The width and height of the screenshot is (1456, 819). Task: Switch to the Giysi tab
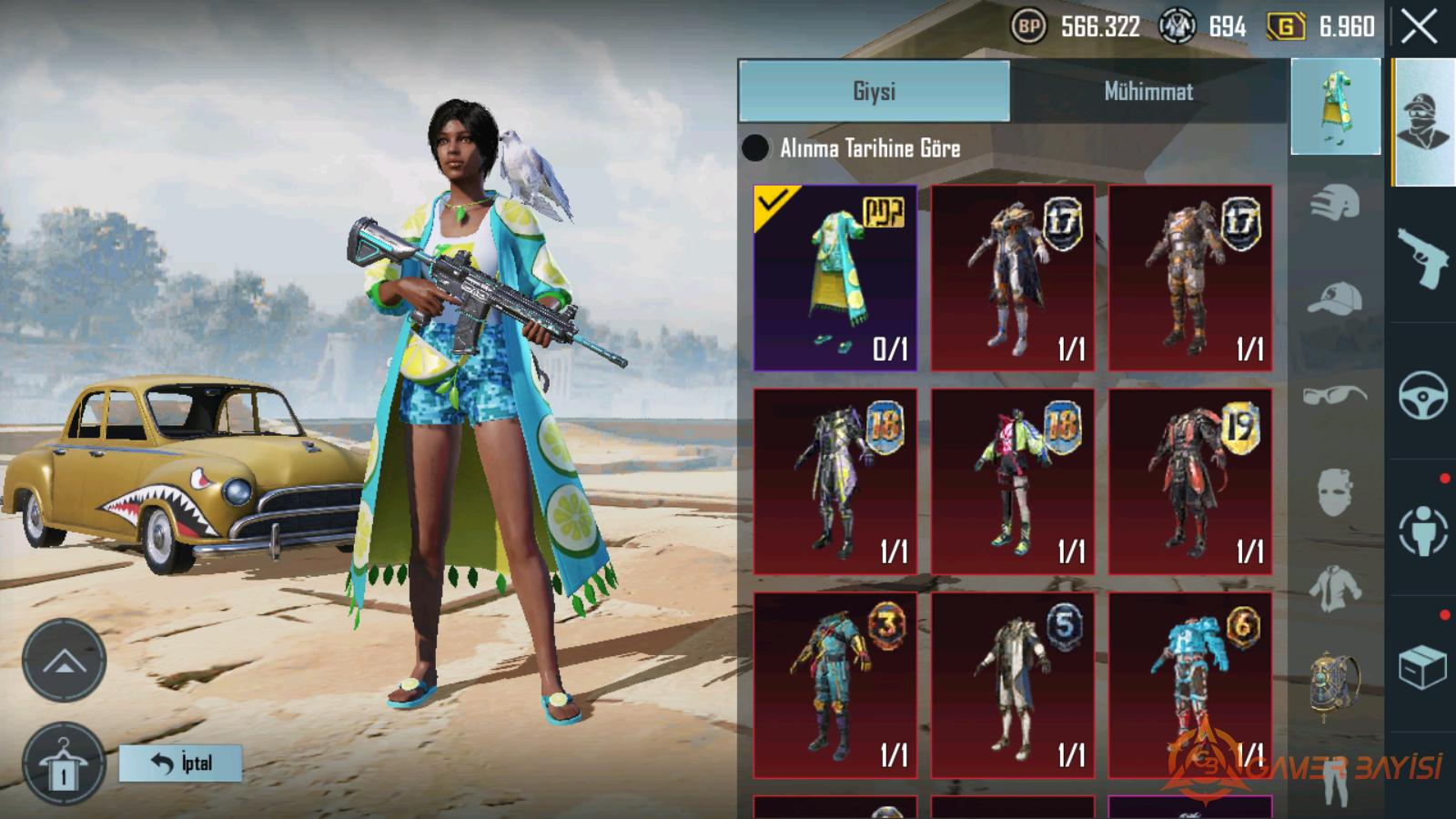coord(874,91)
